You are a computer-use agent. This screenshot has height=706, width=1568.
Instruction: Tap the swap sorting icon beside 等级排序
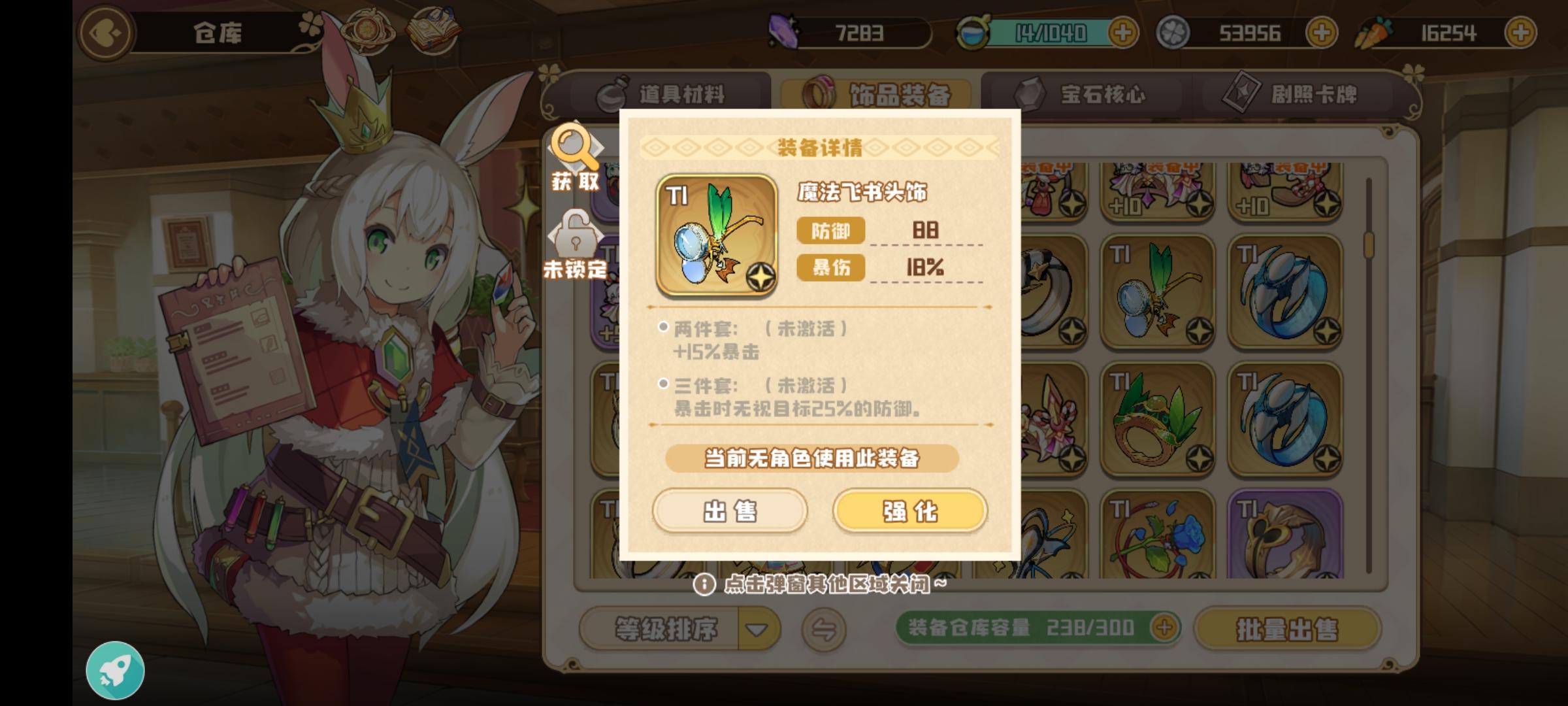[x=823, y=630]
